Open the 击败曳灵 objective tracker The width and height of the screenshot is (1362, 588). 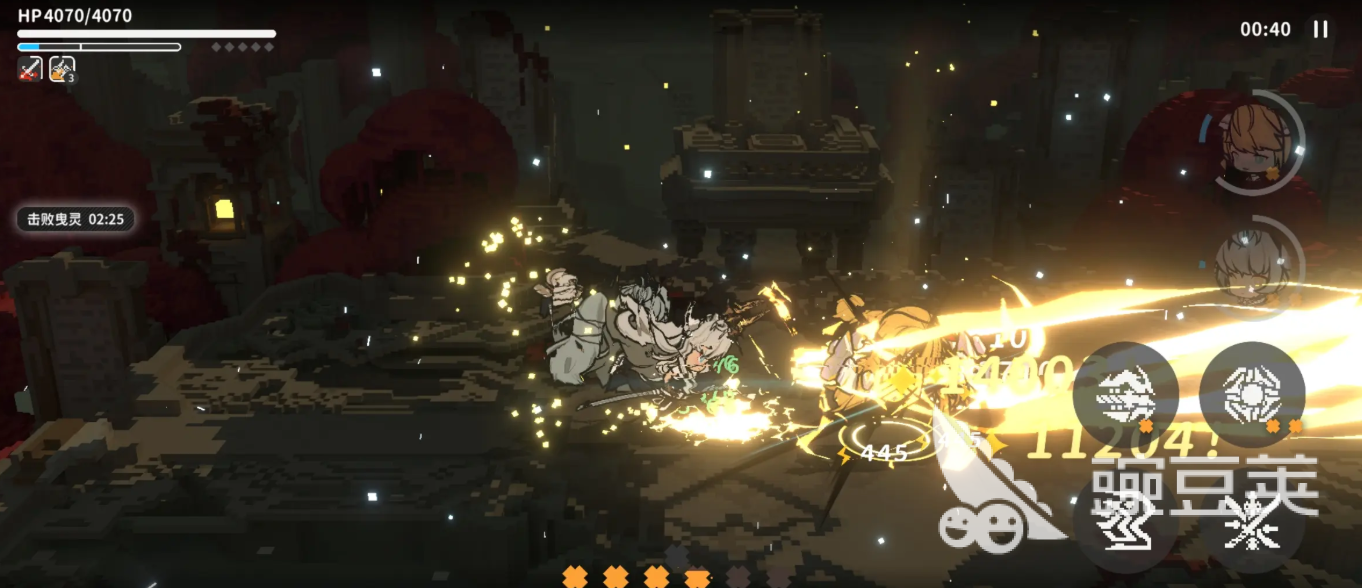point(75,219)
